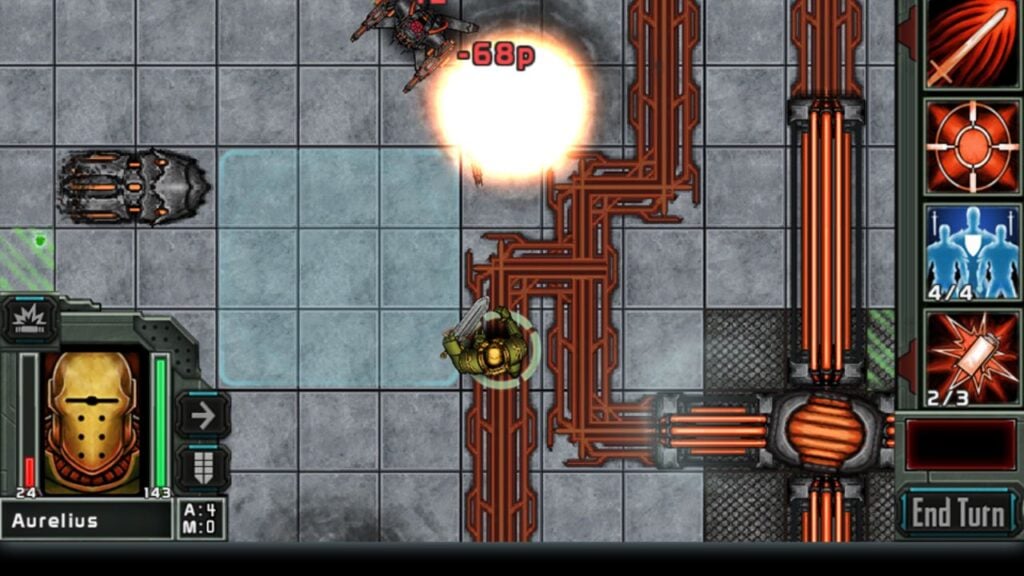
Task: Click the right arrow next-unit button
Action: 203,415
